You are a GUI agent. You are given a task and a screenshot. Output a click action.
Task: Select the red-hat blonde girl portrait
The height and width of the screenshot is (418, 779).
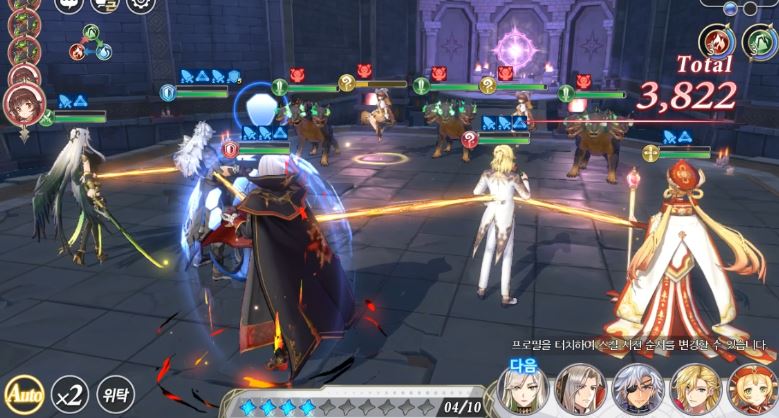pyautogui.click(x=749, y=388)
